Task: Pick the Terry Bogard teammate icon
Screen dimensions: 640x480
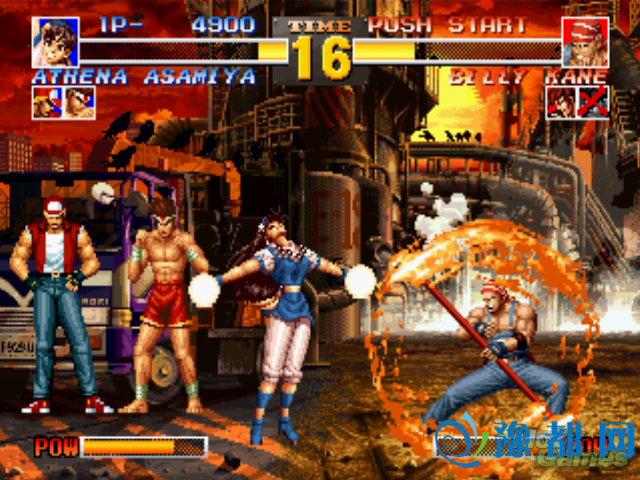Action: pyautogui.click(x=47, y=102)
